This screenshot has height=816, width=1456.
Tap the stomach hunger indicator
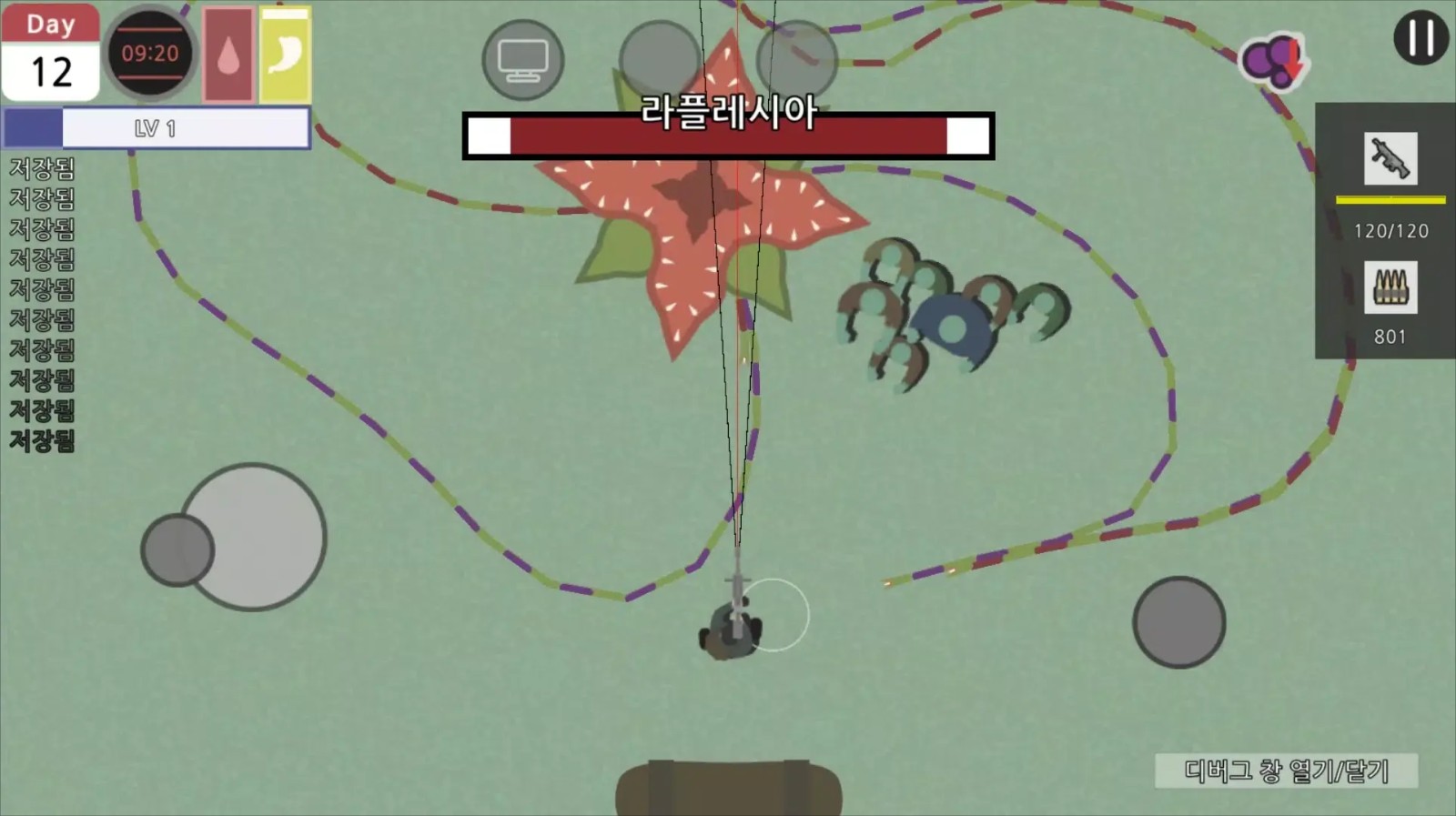click(285, 55)
